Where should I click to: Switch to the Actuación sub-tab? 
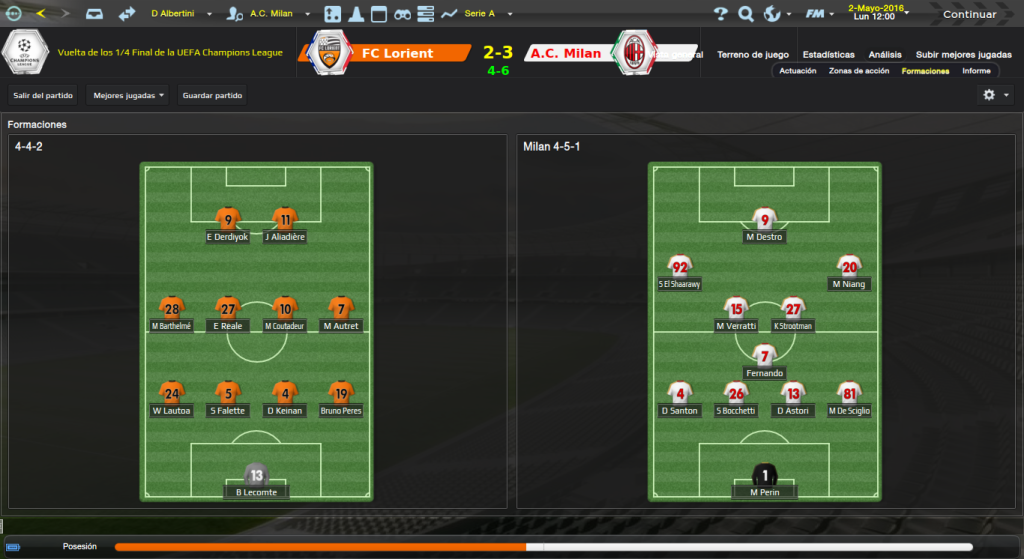tap(798, 71)
